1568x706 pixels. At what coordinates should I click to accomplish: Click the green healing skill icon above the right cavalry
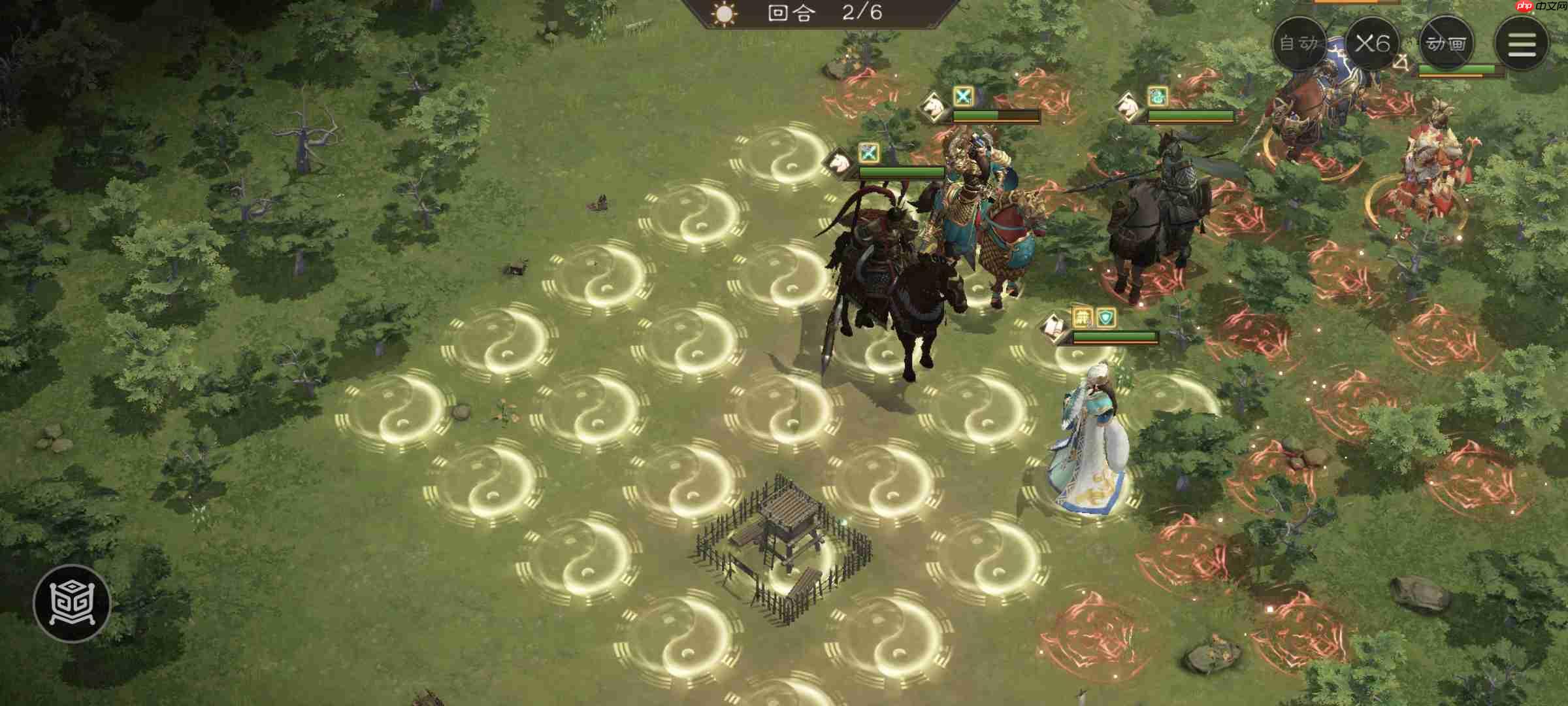(1158, 97)
